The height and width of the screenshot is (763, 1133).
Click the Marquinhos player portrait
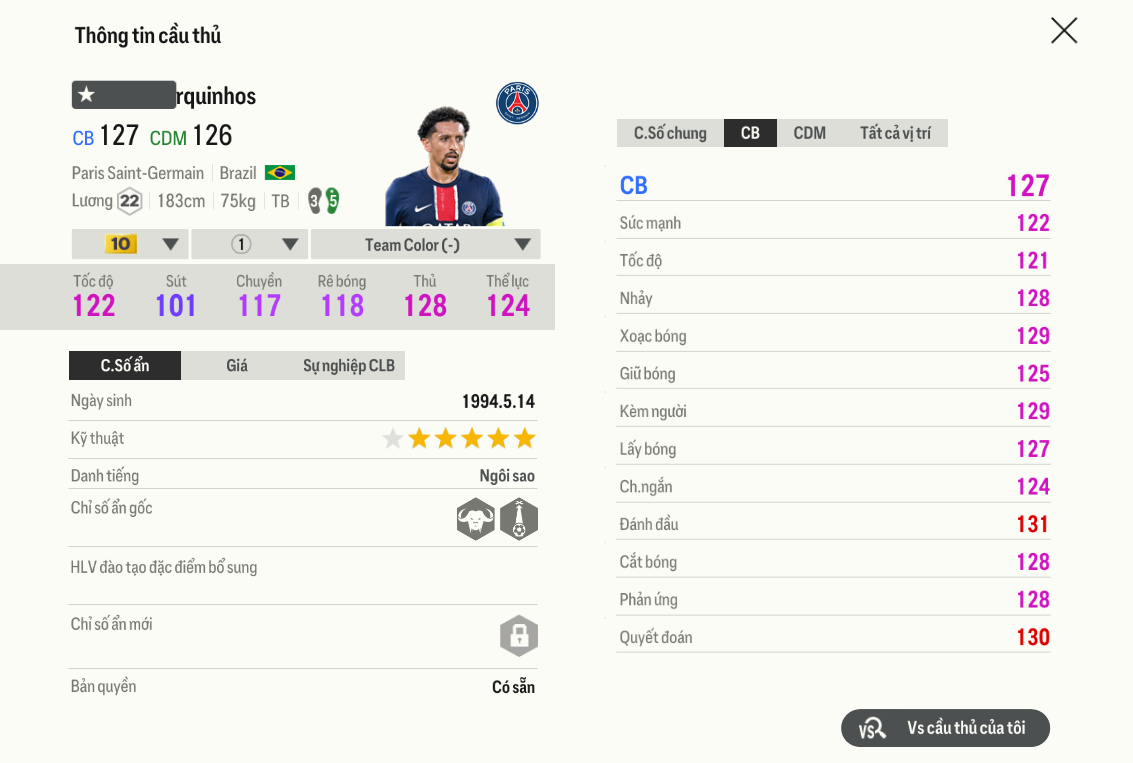(x=442, y=168)
